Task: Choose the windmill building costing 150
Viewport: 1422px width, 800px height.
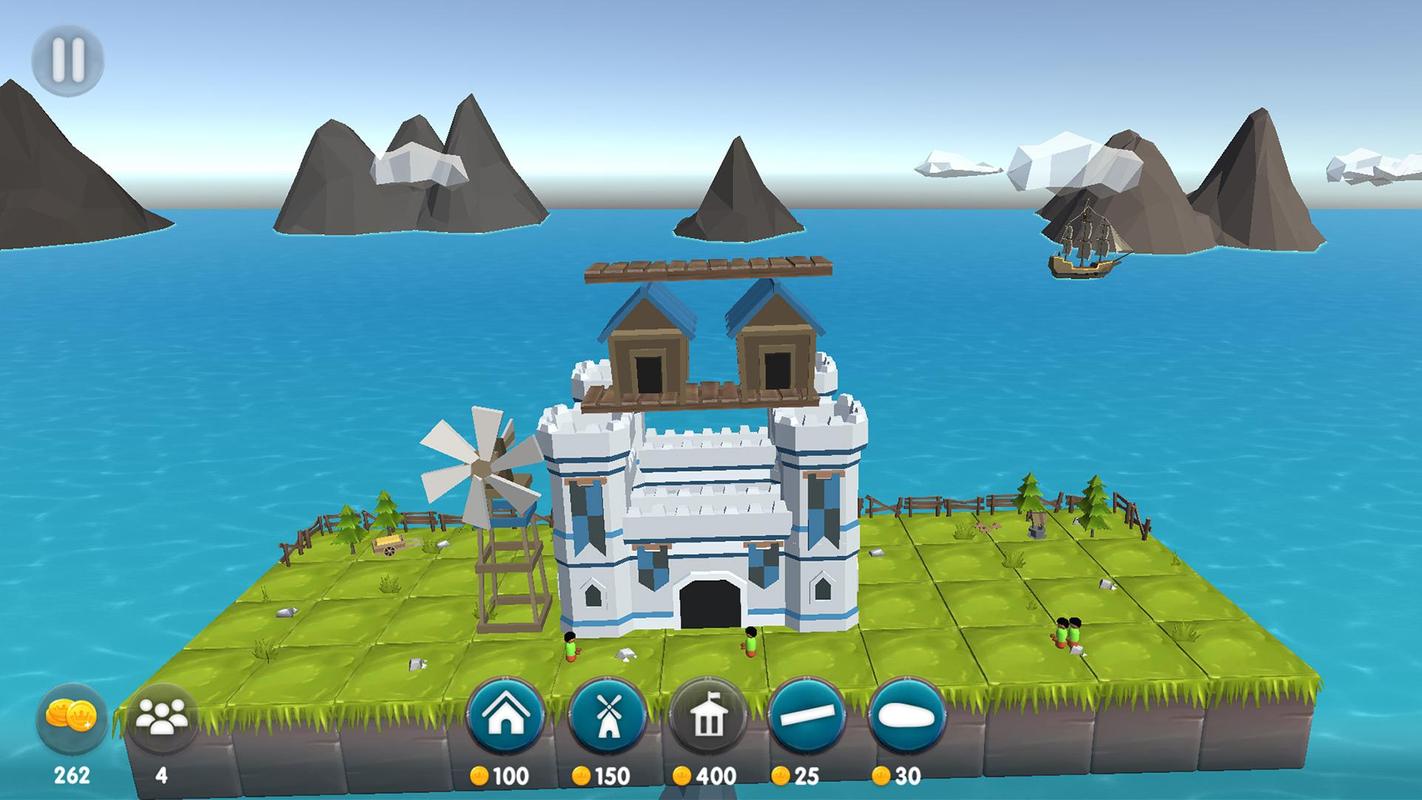Action: 606,716
